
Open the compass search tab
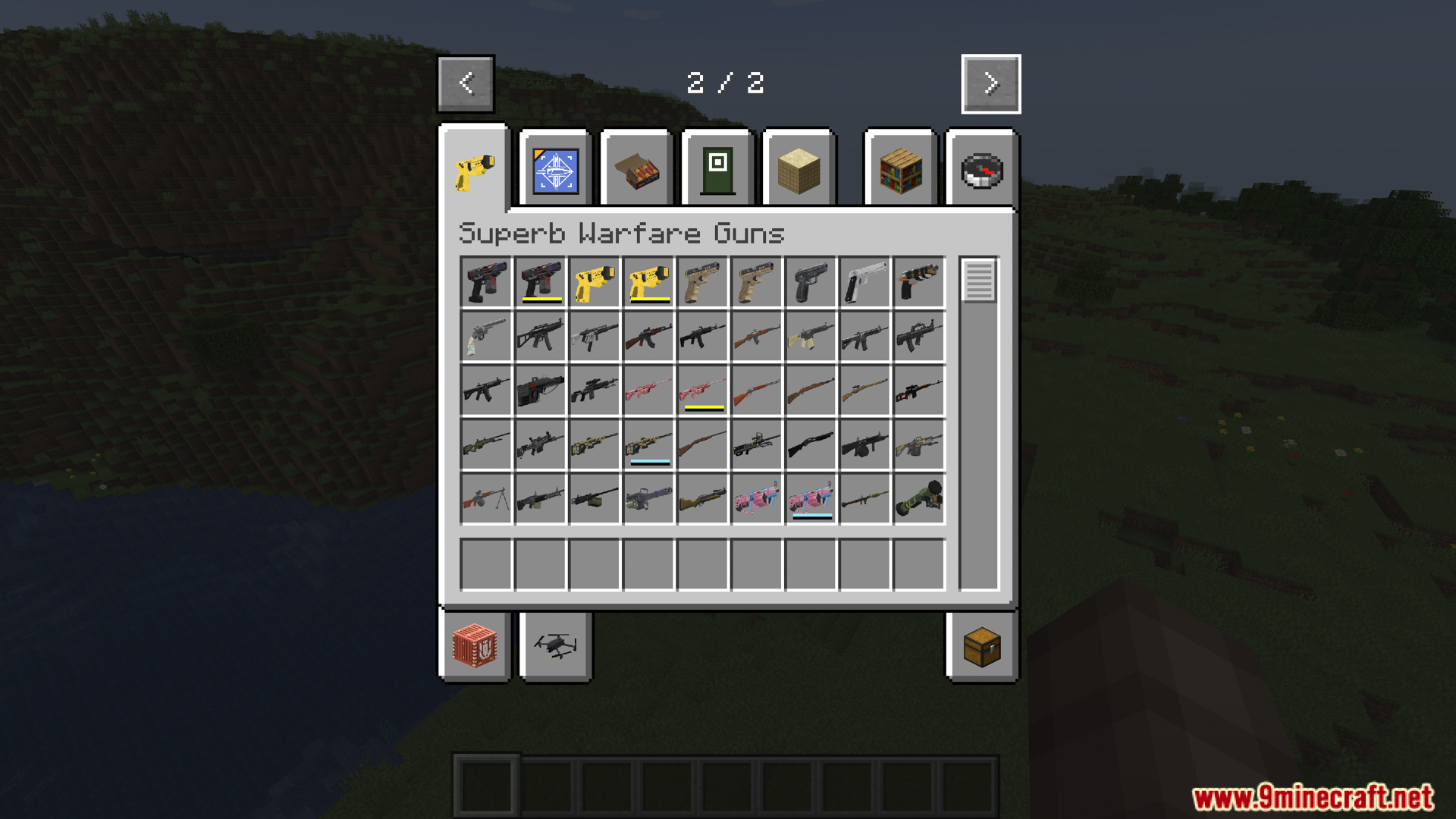click(x=982, y=168)
